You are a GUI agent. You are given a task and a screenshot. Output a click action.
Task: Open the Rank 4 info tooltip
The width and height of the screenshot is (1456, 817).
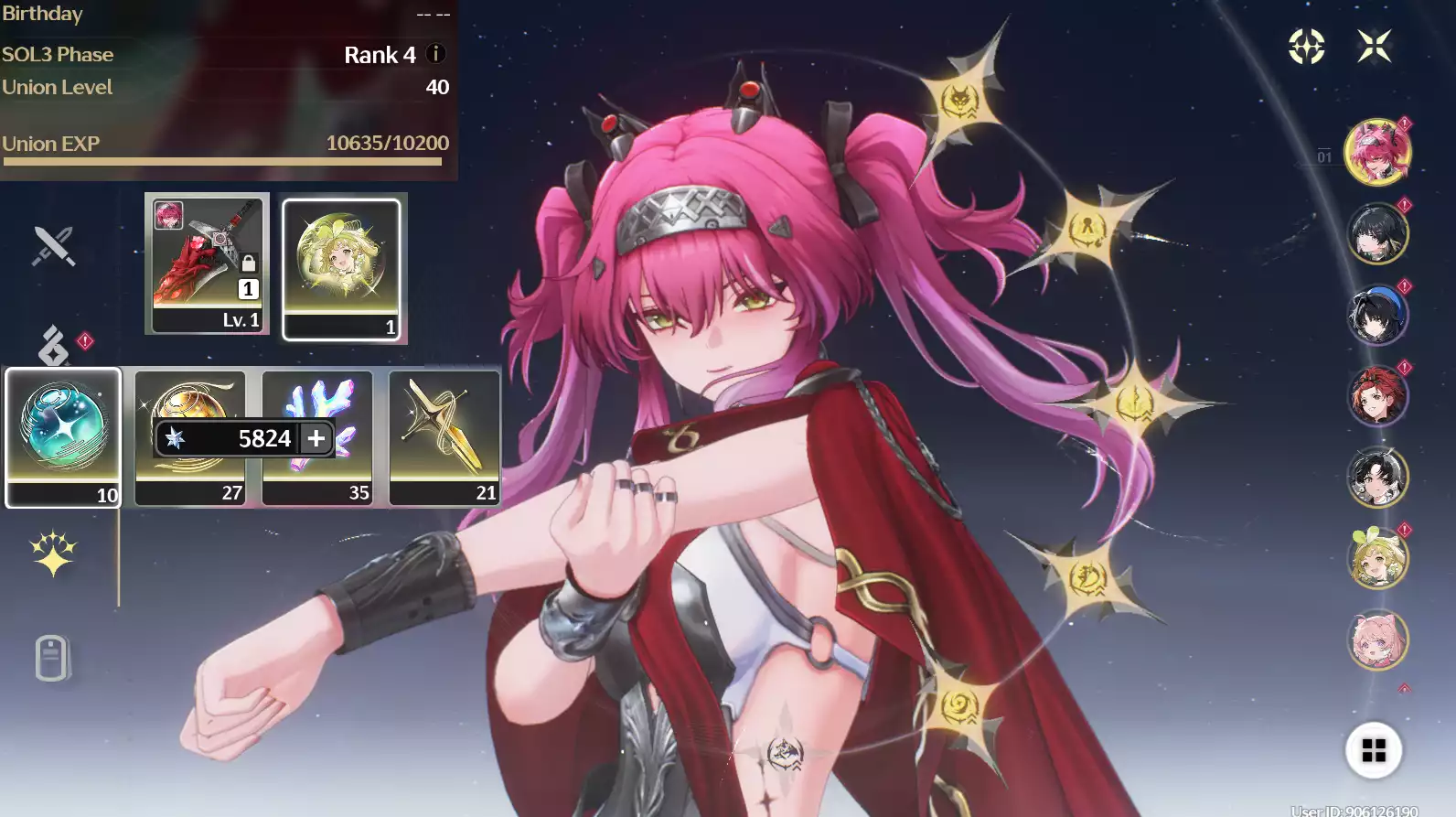click(x=436, y=54)
